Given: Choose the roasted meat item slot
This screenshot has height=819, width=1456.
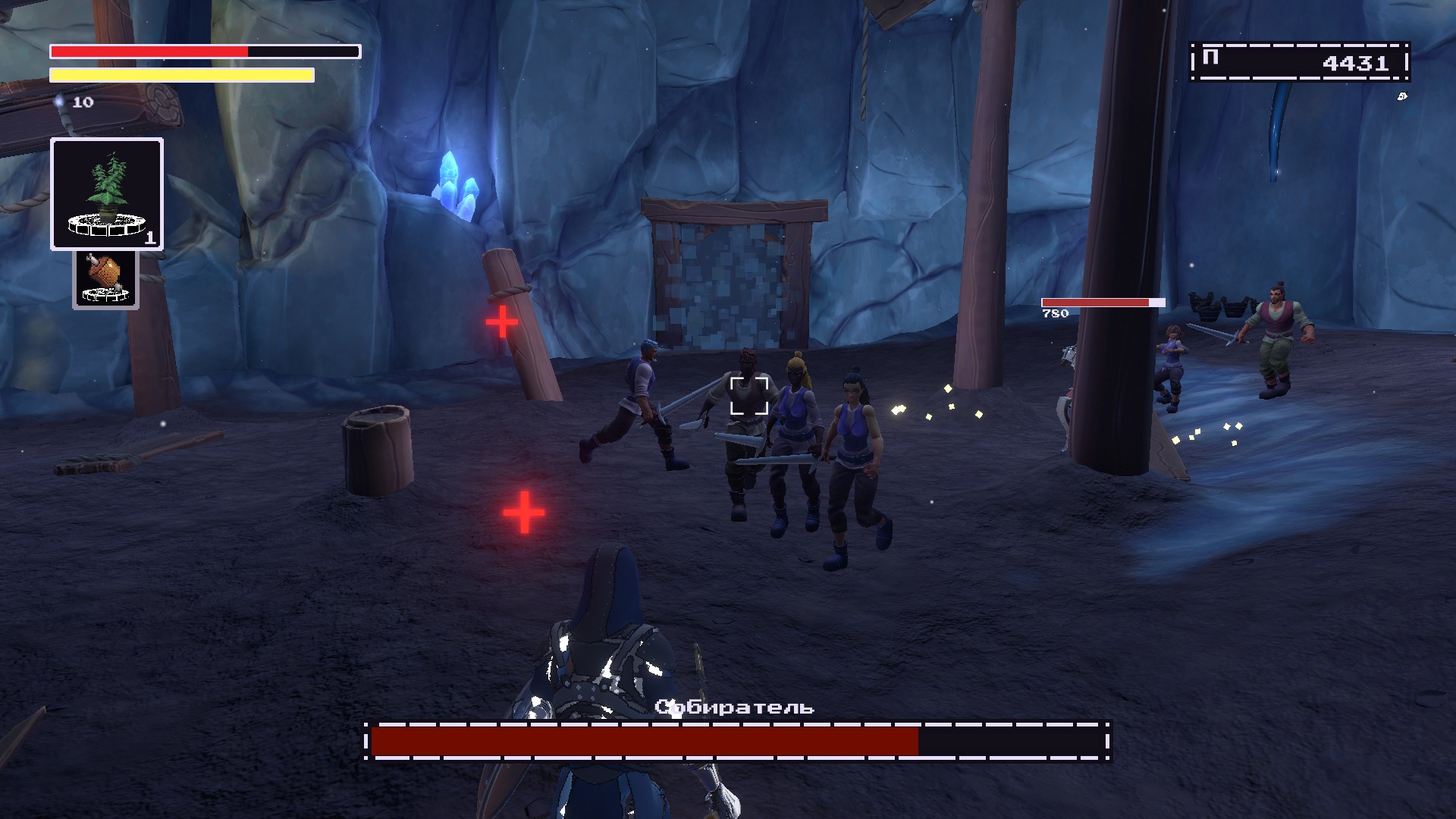Looking at the screenshot, I should tap(105, 279).
